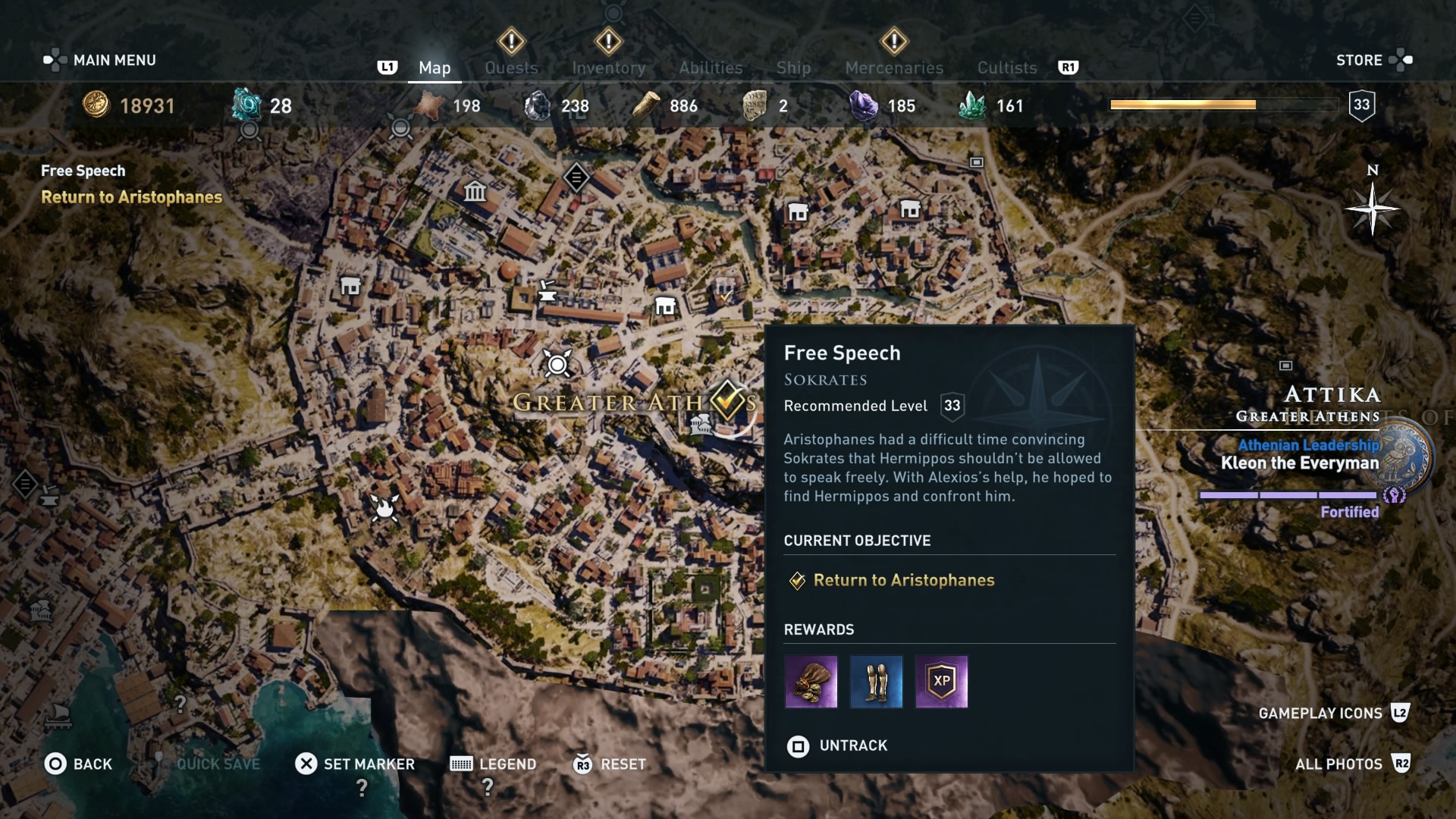Select the leg armor reward icon
Image resolution: width=1456 pixels, height=819 pixels.
[x=876, y=682]
